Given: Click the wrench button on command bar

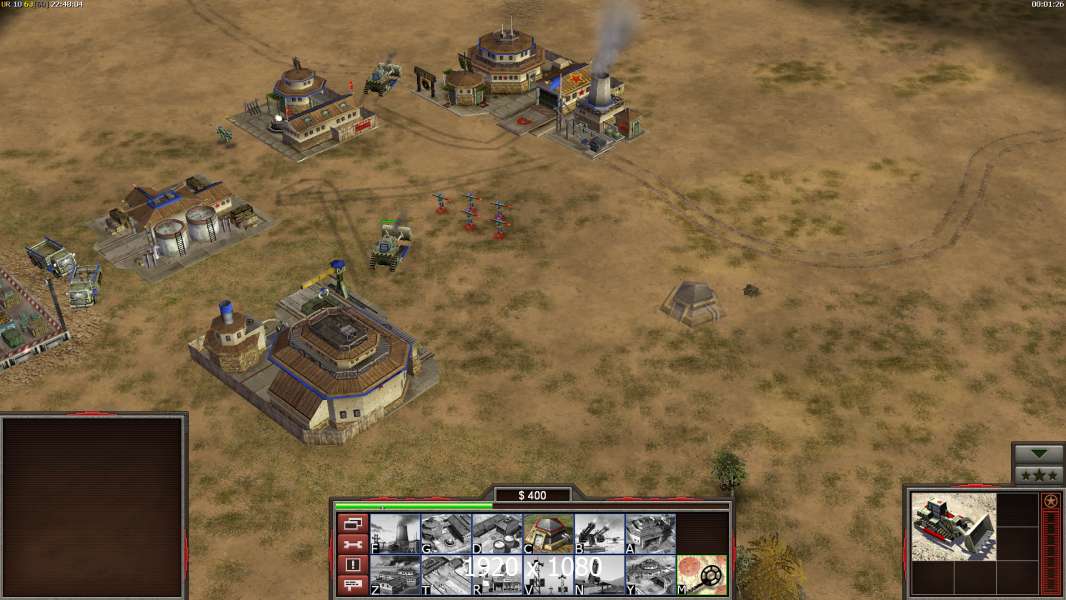Looking at the screenshot, I should tap(352, 544).
